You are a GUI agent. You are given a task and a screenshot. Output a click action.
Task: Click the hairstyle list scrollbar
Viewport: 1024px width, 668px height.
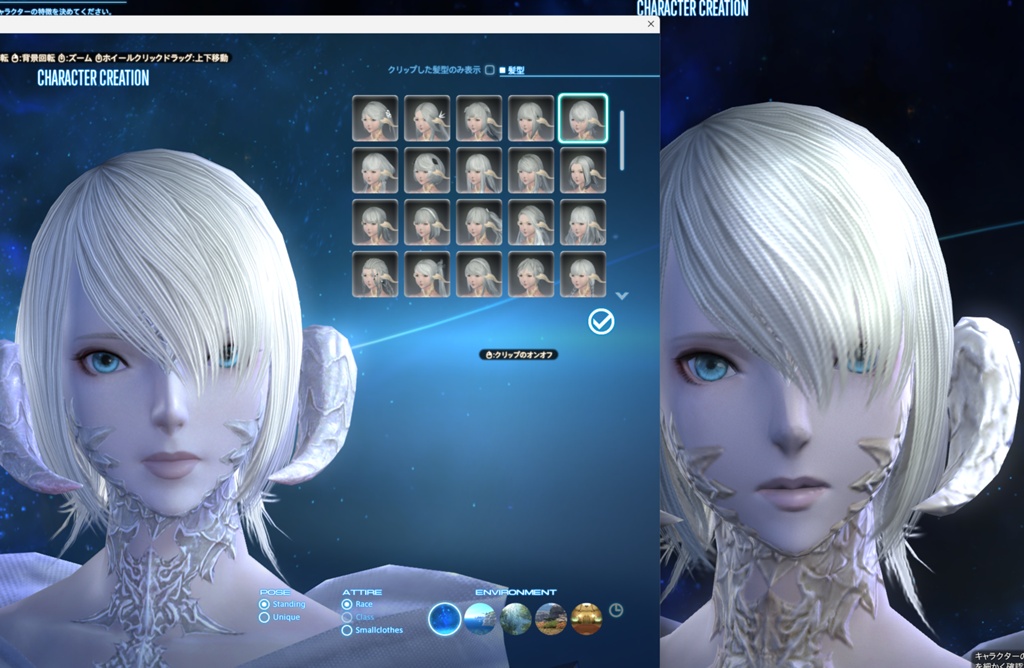[x=622, y=140]
